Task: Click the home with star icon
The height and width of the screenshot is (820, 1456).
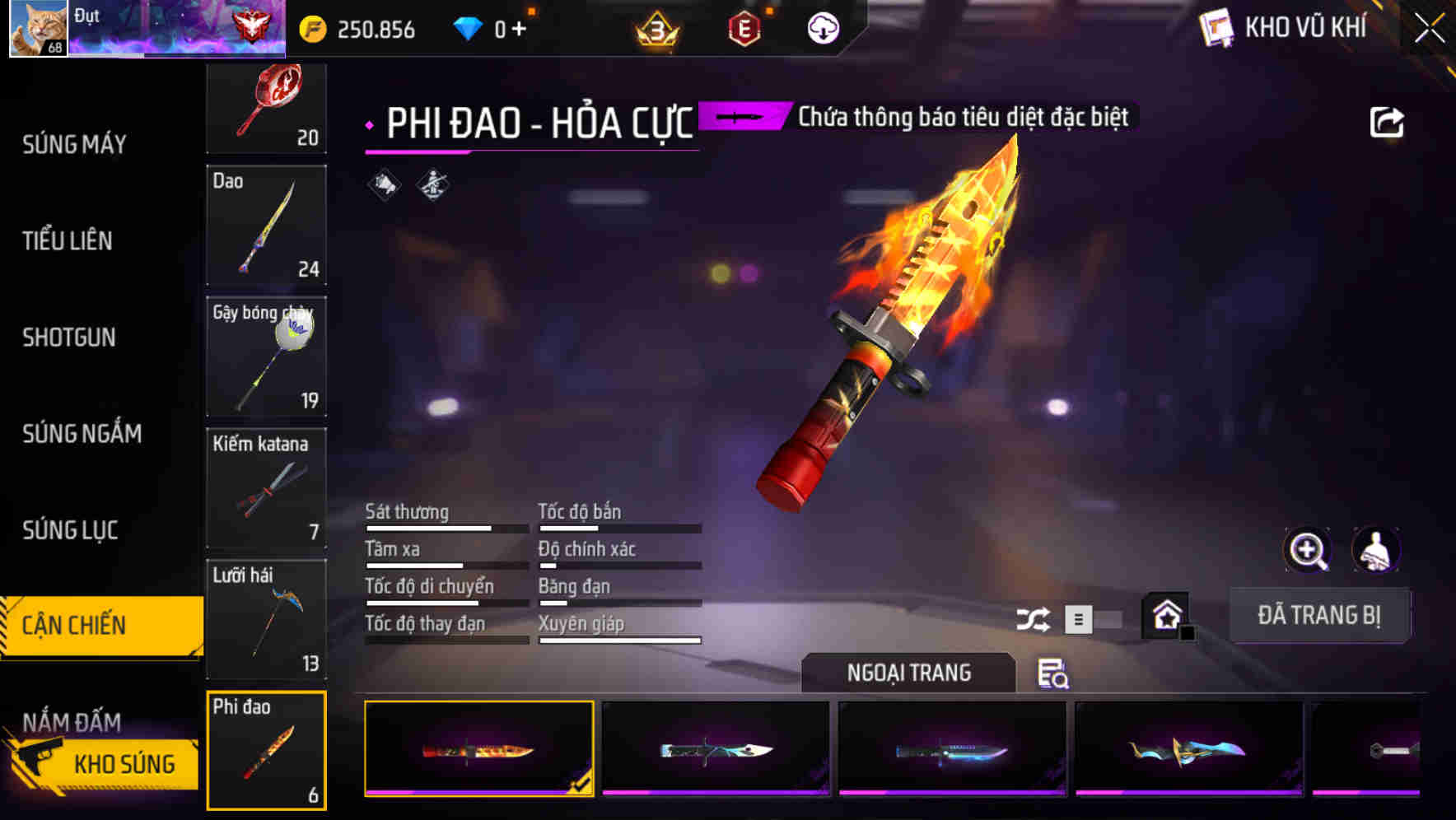Action: click(1164, 615)
